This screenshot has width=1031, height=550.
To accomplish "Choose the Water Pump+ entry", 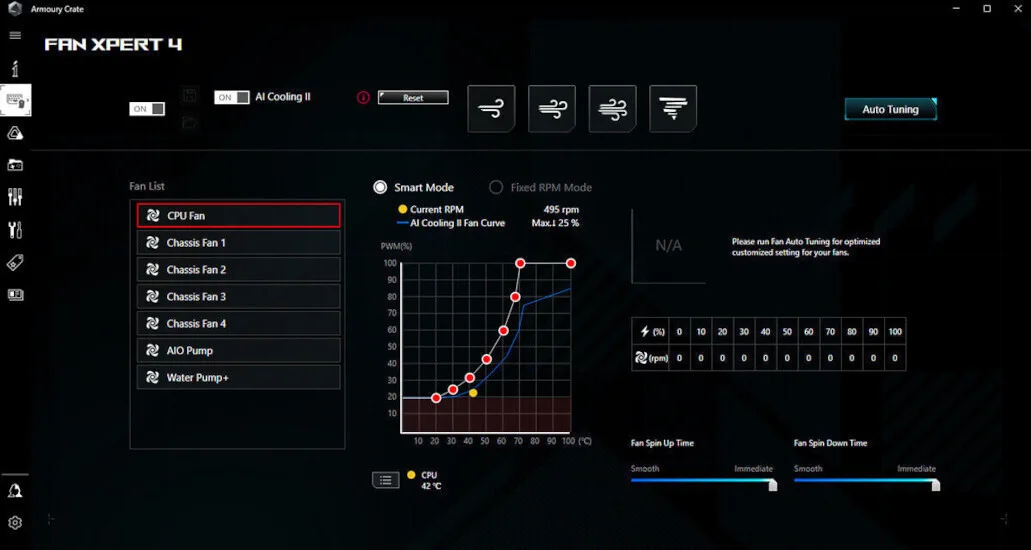I will pyautogui.click(x=239, y=377).
